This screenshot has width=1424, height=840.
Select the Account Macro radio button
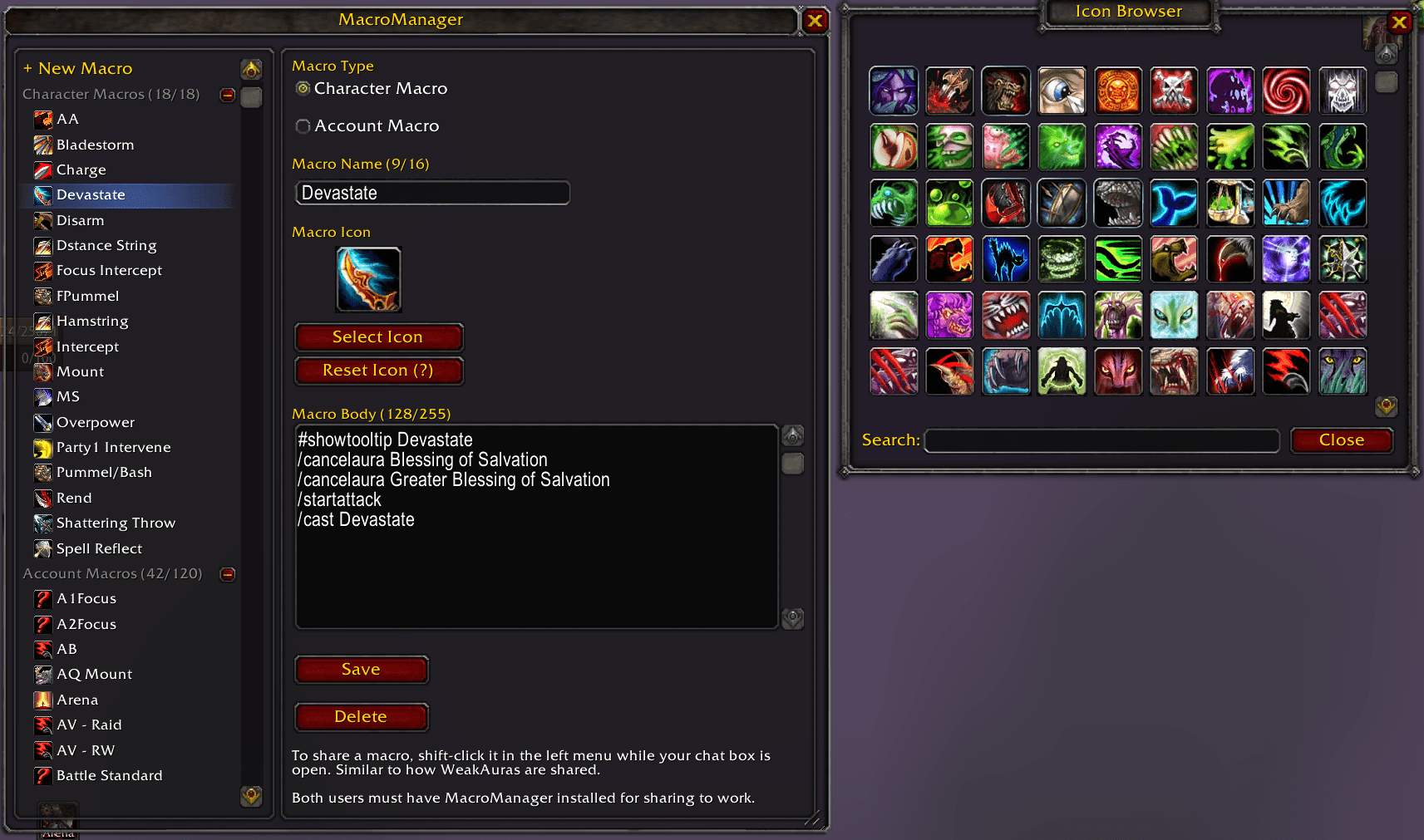303,125
